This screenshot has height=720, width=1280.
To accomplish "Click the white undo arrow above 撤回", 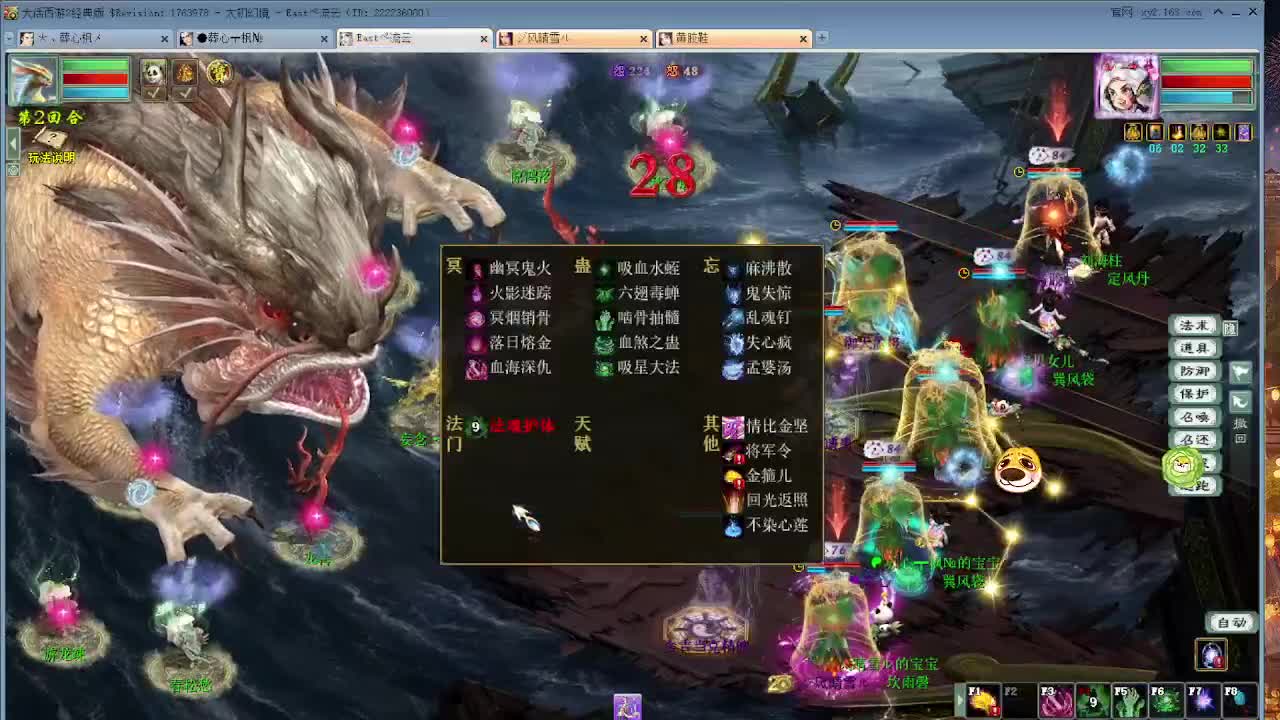I will (1239, 401).
